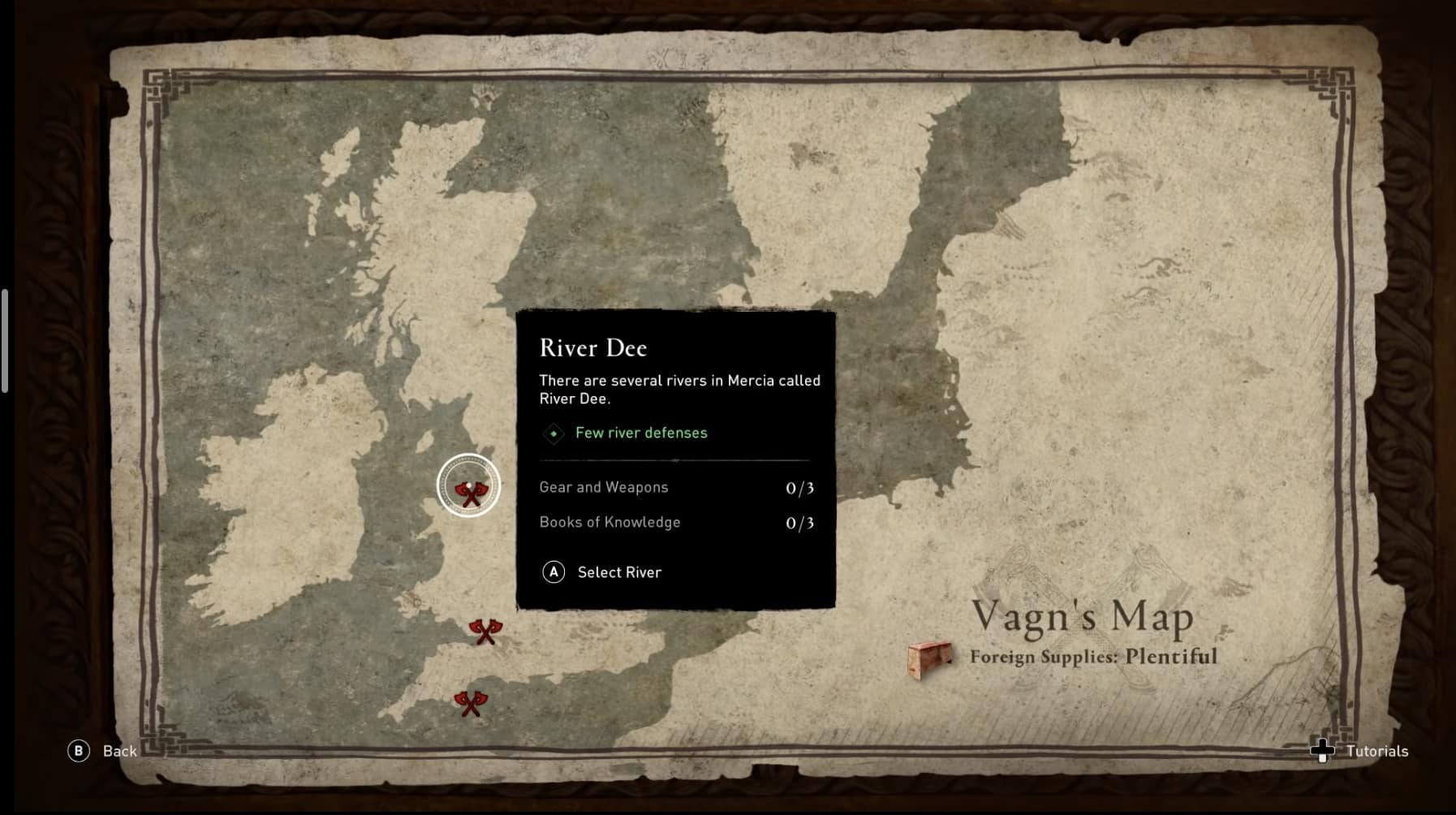This screenshot has height=815, width=1456.
Task: Click Back to exit the river map
Action: pos(118,752)
